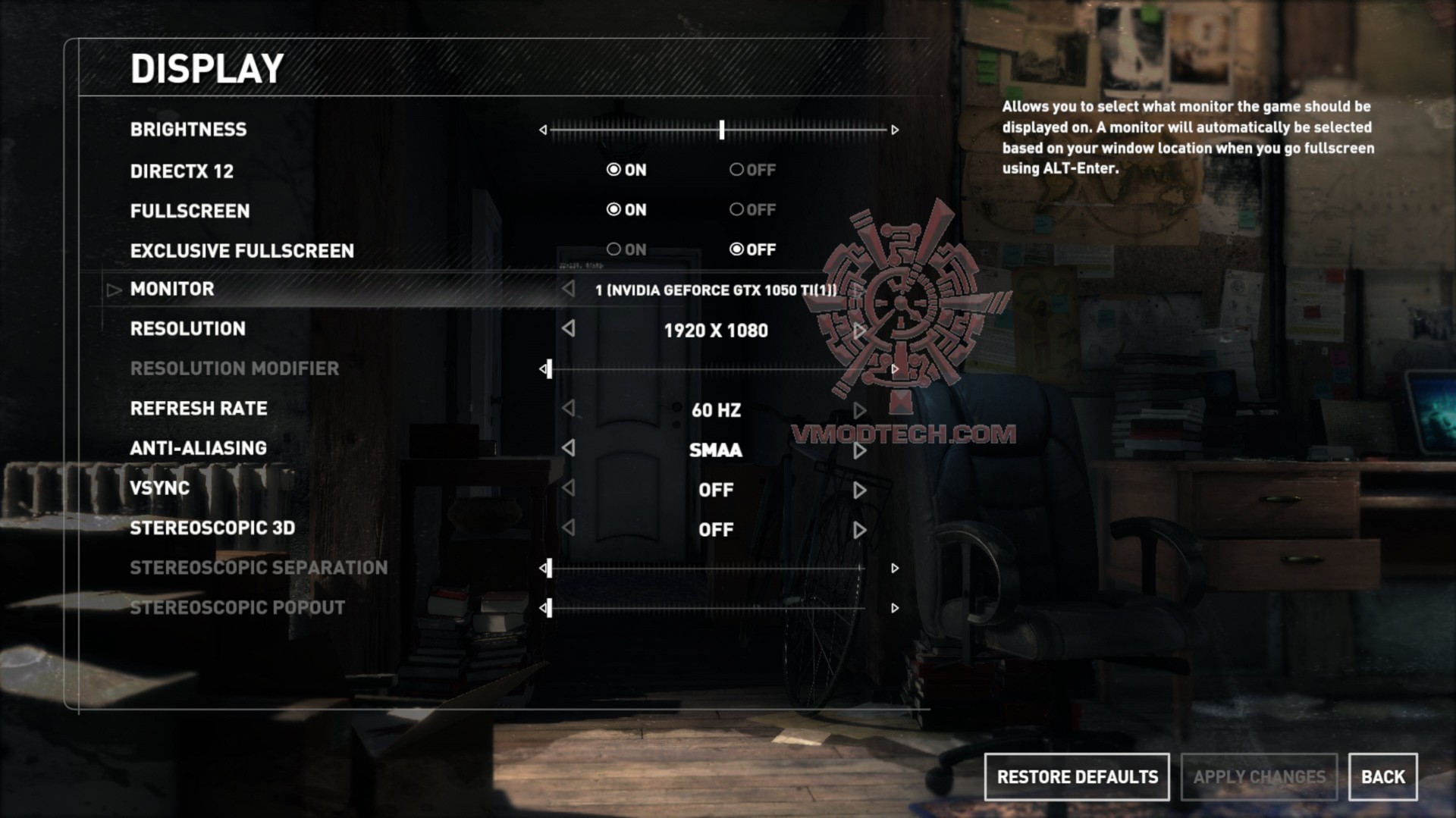Click the Brightness slider handle
This screenshot has width=1456, height=818.
pos(722,130)
